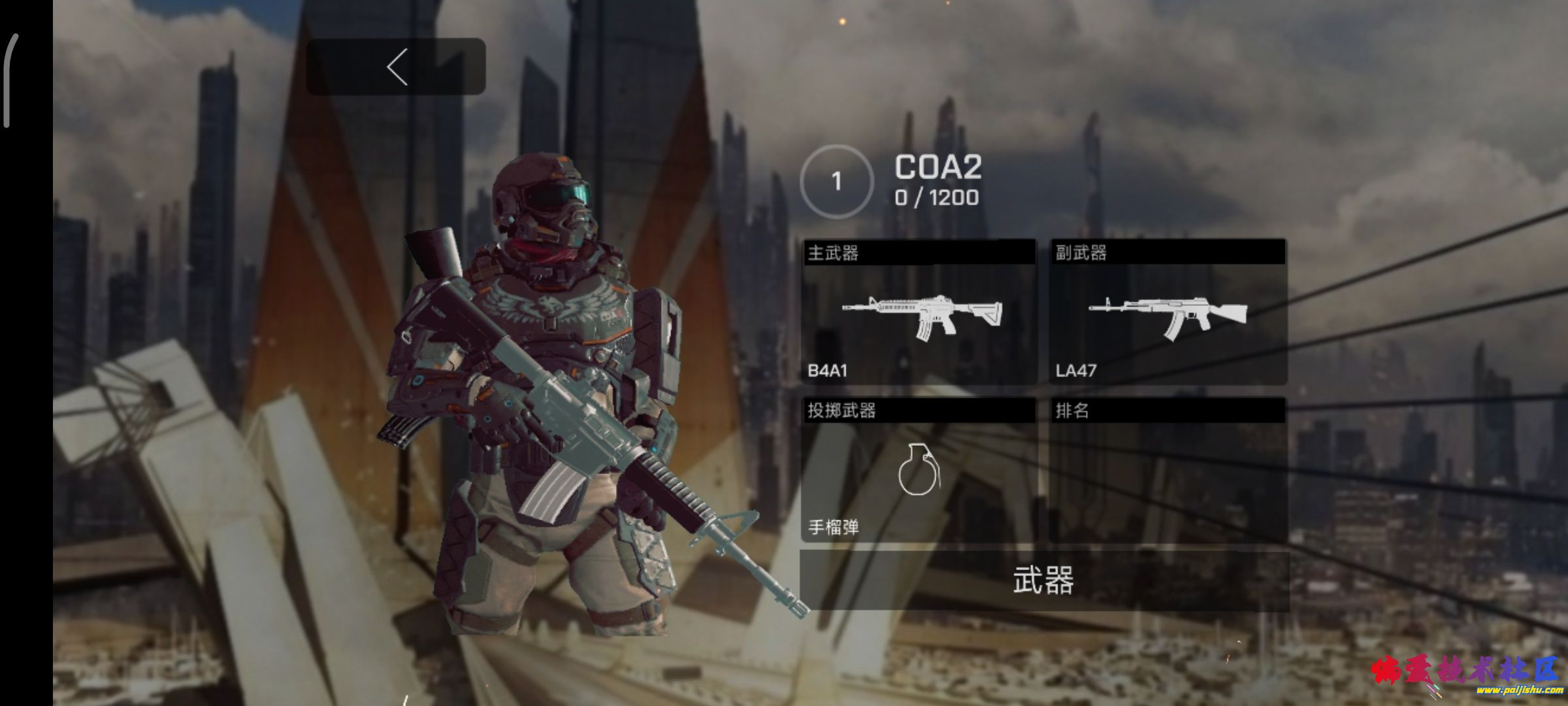1568x706 pixels.
Task: Open the 武器 weapons menu
Action: (x=1044, y=581)
